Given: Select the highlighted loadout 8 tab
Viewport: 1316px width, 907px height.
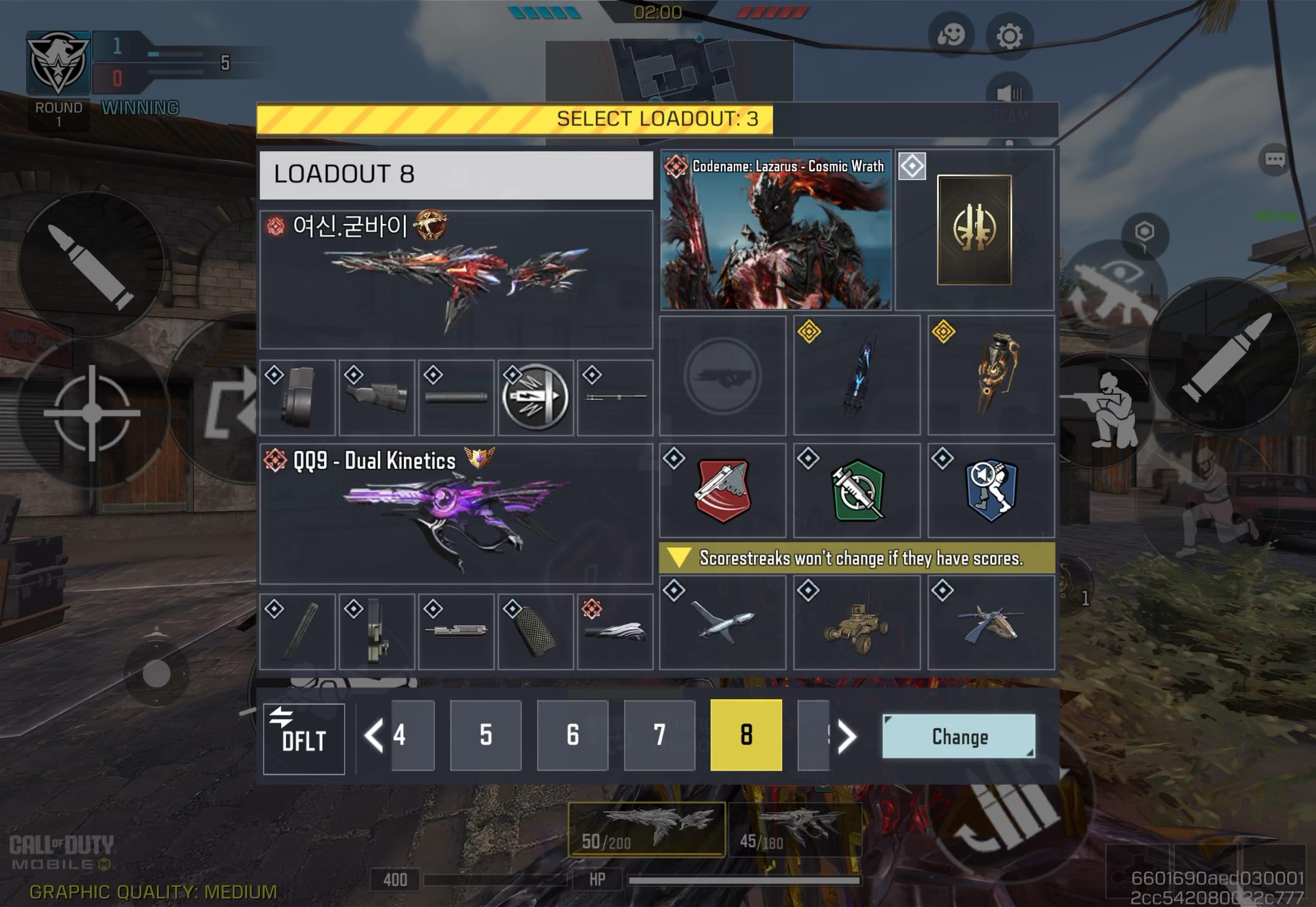Looking at the screenshot, I should [x=746, y=735].
